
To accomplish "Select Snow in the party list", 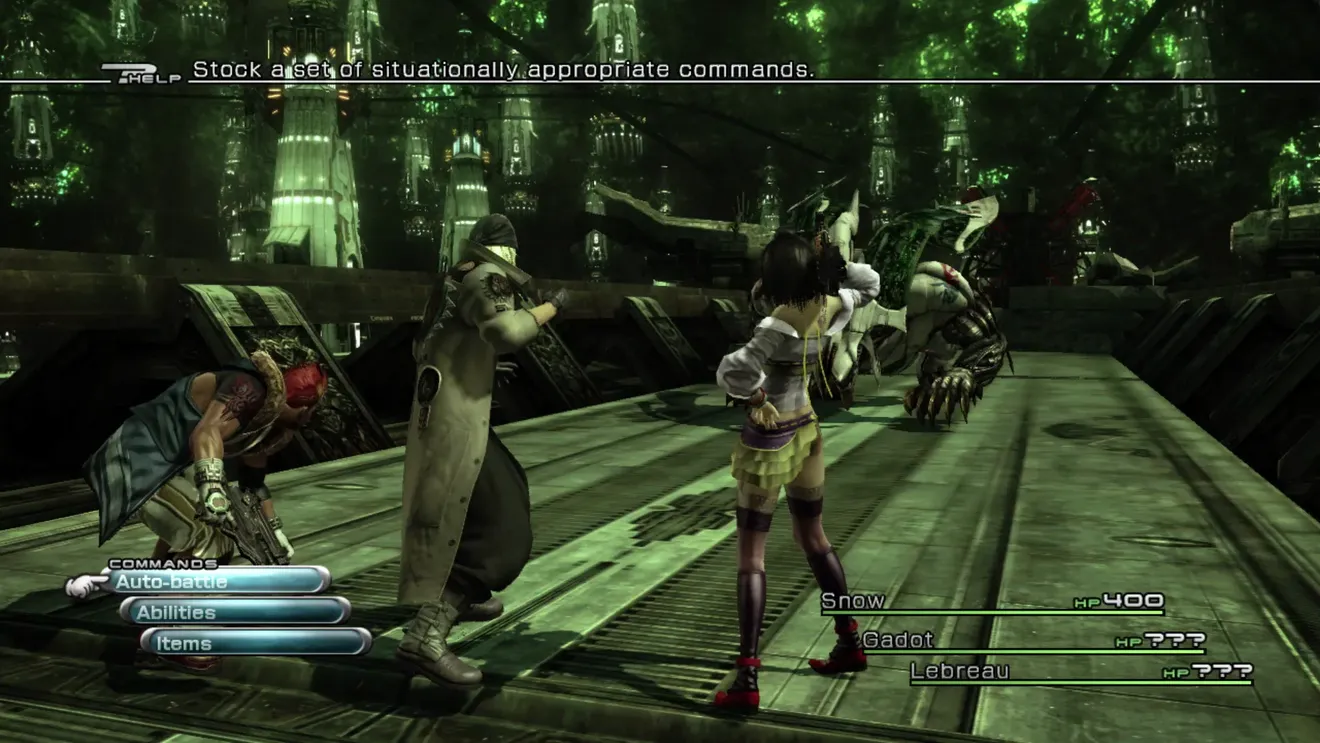I will tap(990, 602).
